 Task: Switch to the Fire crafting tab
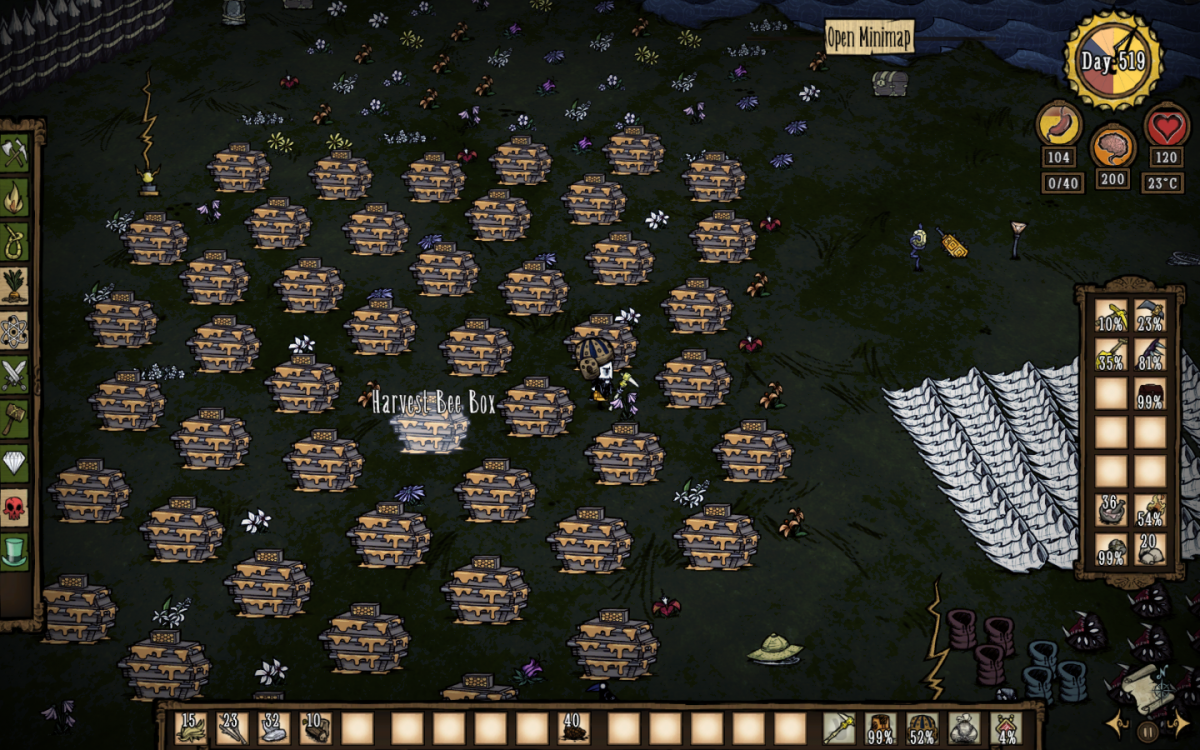[15, 197]
